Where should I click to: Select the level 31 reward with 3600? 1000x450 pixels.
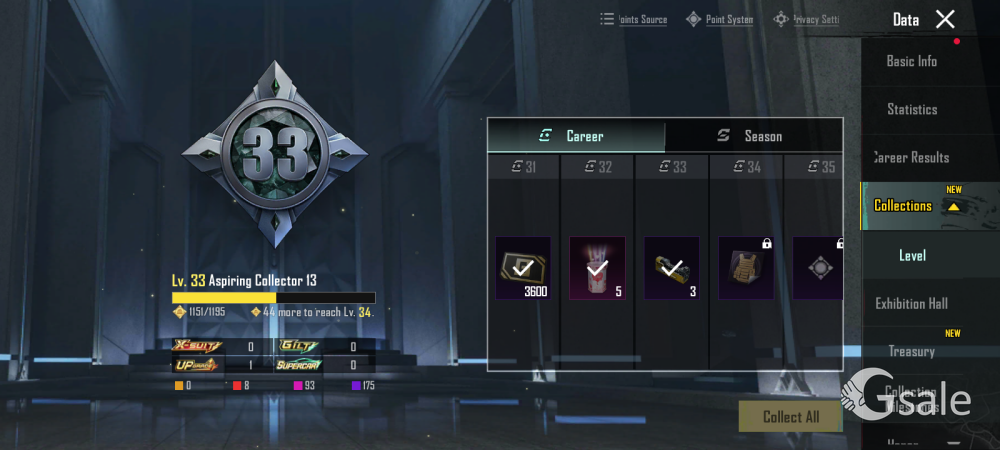point(523,268)
